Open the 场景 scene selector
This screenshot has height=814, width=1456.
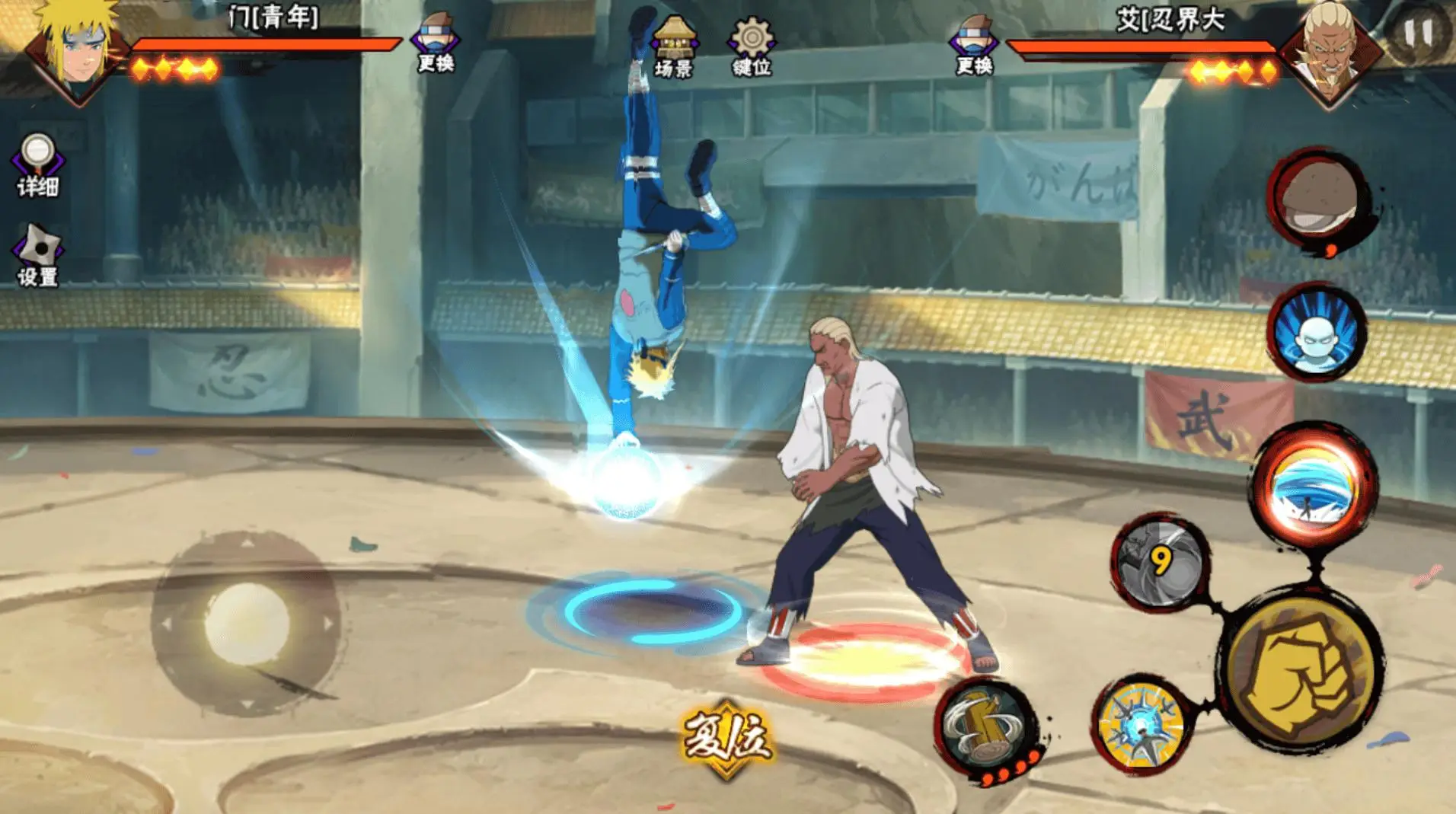(x=674, y=47)
